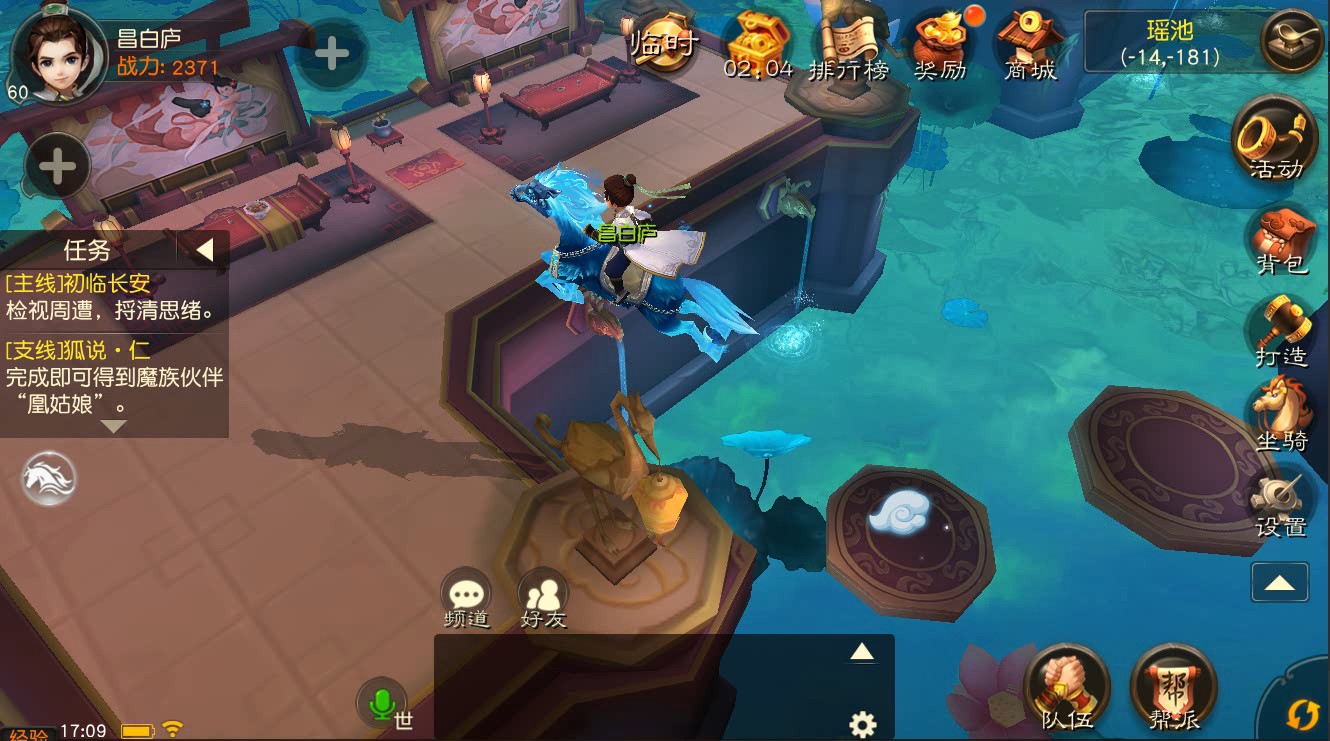
Task: Open the 背包 backpack inventory
Action: tap(1281, 240)
